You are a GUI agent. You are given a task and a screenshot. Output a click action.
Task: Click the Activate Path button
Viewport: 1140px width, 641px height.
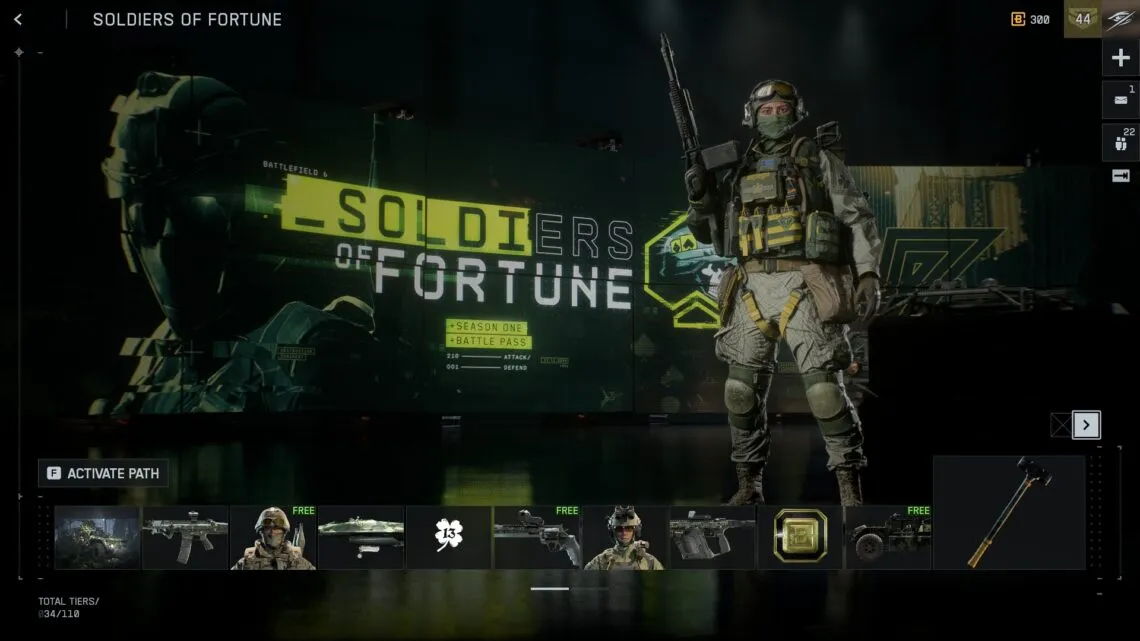point(103,473)
